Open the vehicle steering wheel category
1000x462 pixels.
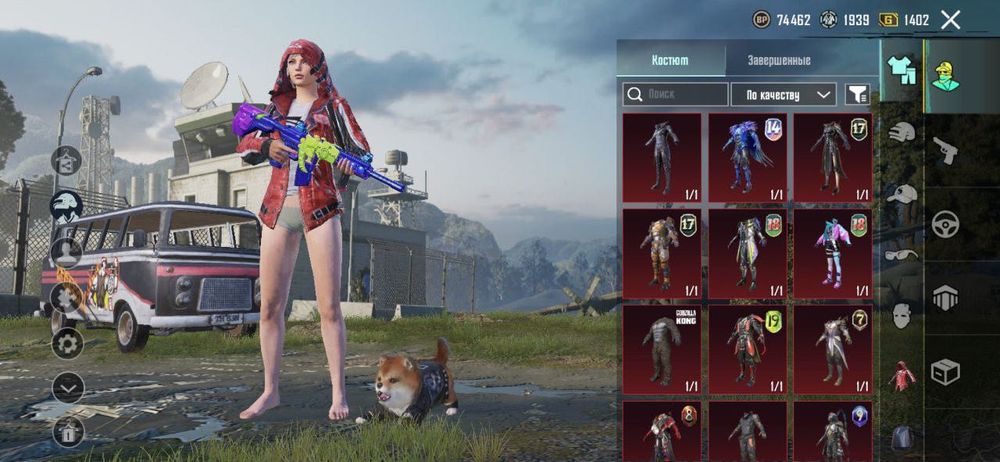[x=945, y=224]
